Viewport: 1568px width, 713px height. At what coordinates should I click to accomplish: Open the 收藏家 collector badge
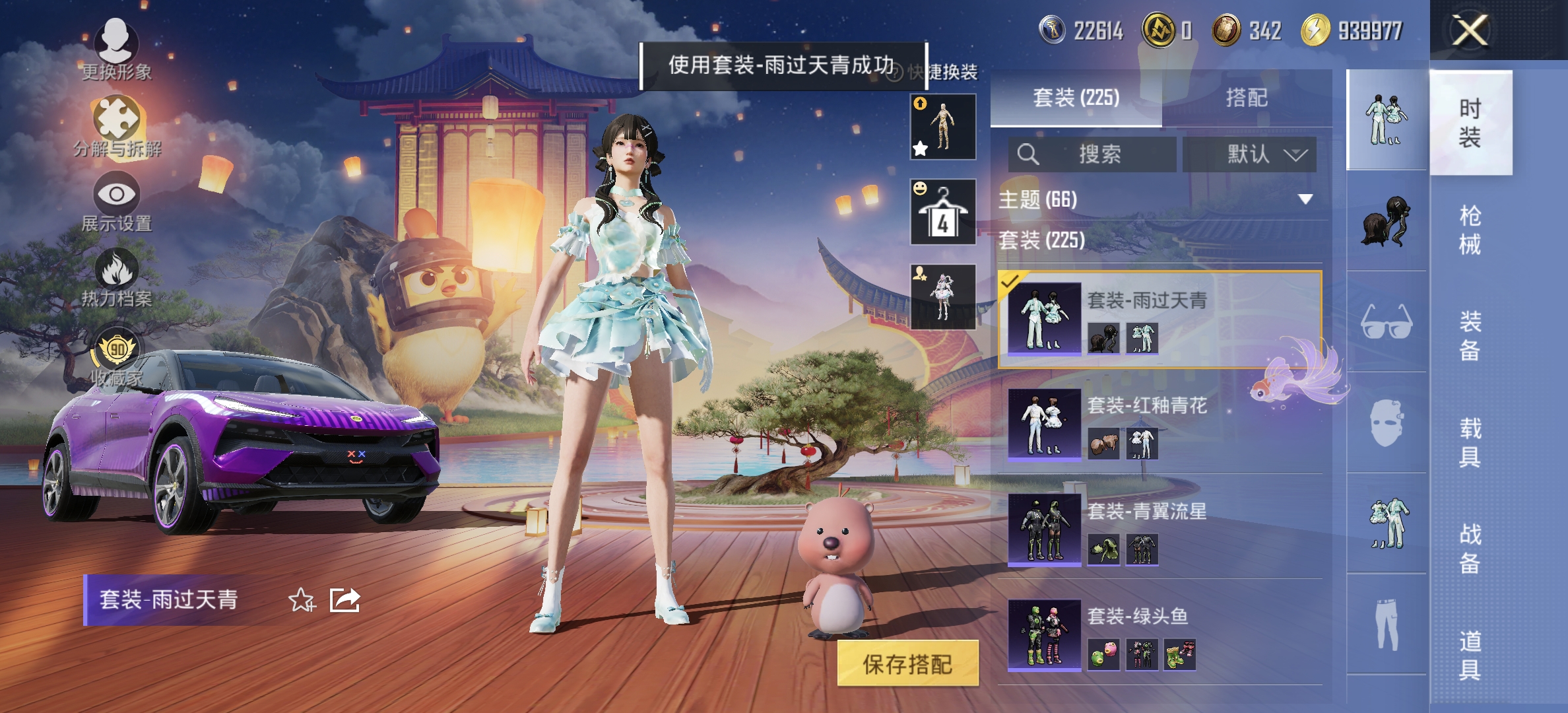click(x=117, y=356)
